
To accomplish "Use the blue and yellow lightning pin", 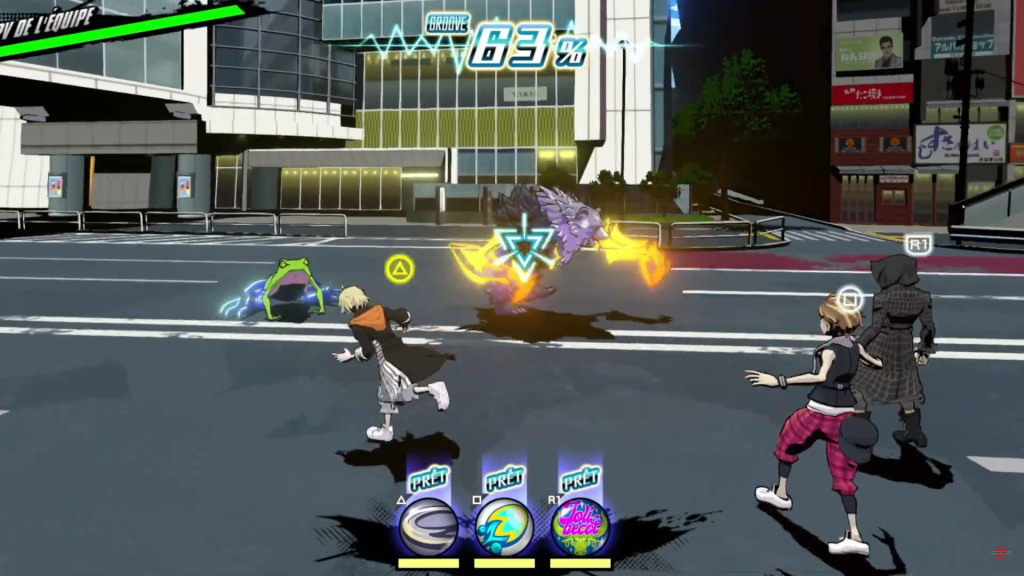I will pos(504,526).
